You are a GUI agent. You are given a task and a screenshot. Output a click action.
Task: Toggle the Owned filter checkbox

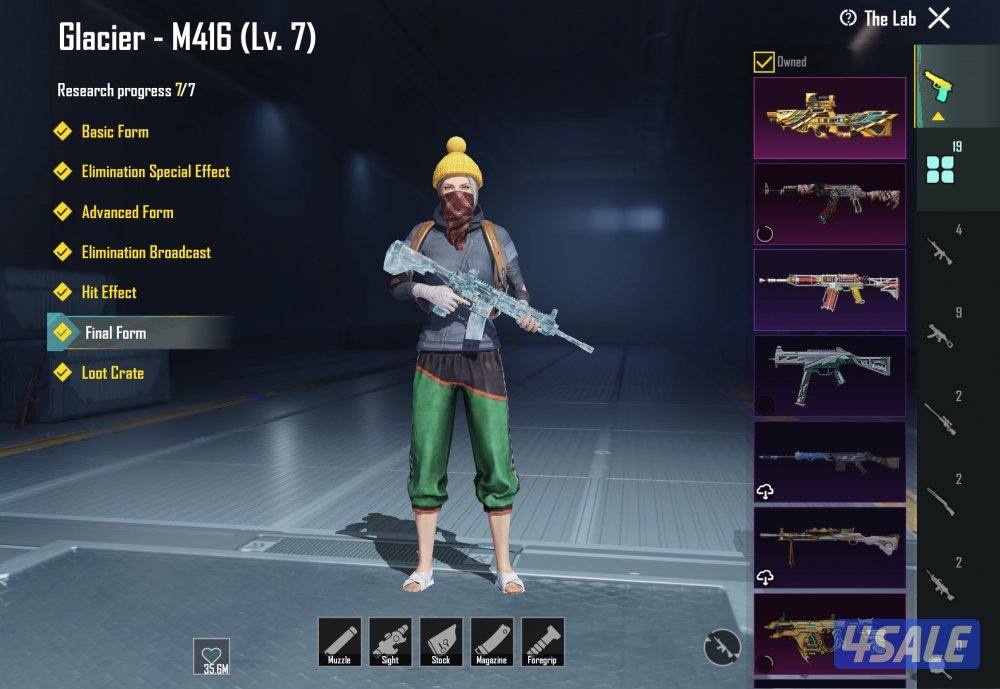click(764, 62)
